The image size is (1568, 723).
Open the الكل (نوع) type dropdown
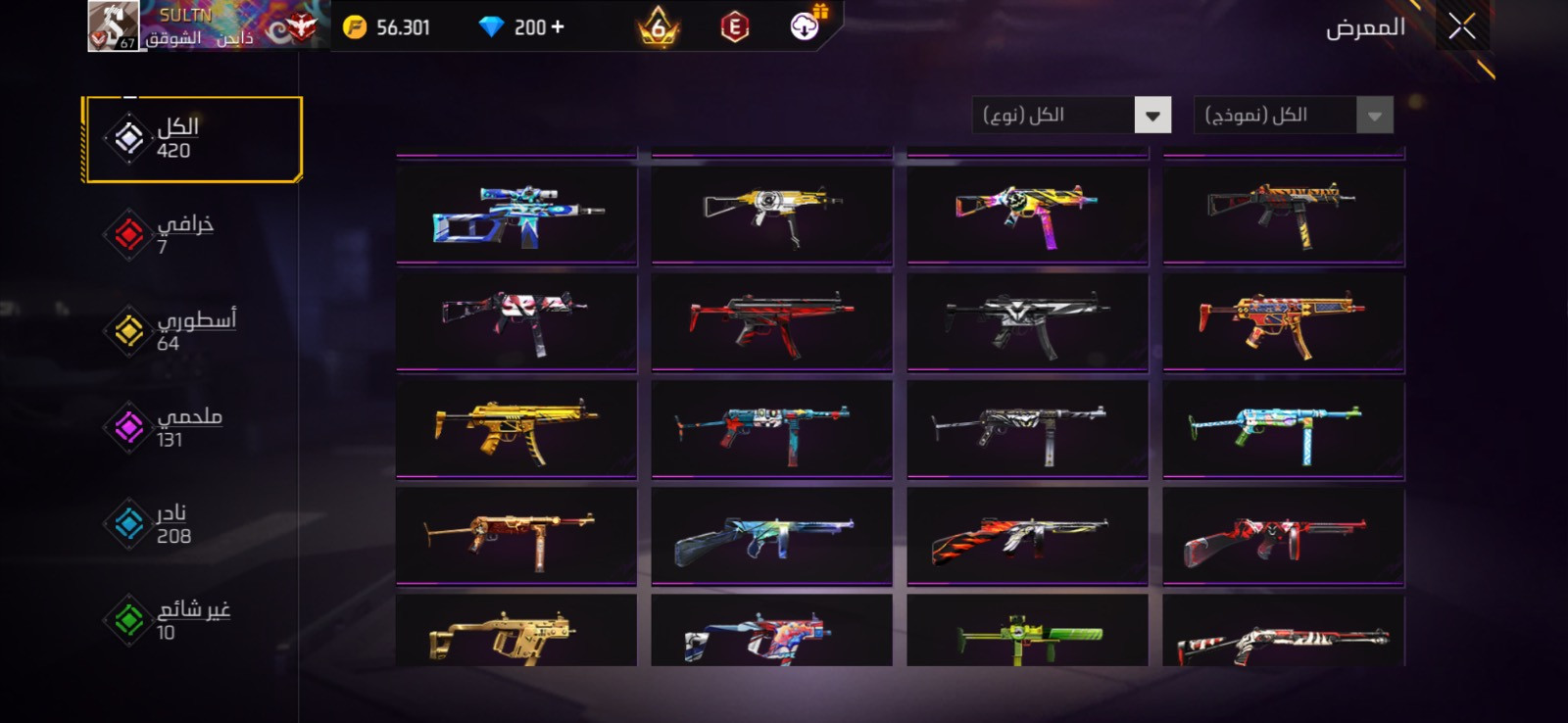1071,116
